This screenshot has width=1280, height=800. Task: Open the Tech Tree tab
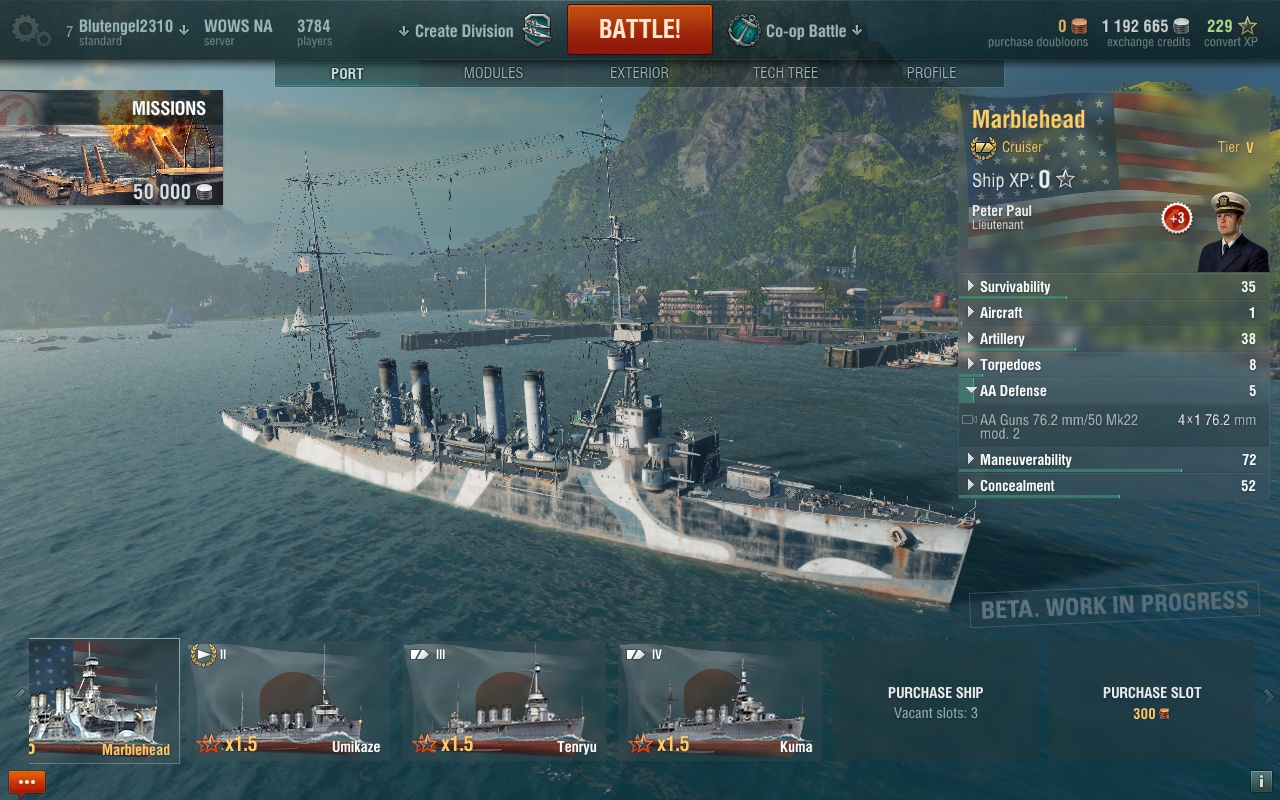(x=785, y=73)
